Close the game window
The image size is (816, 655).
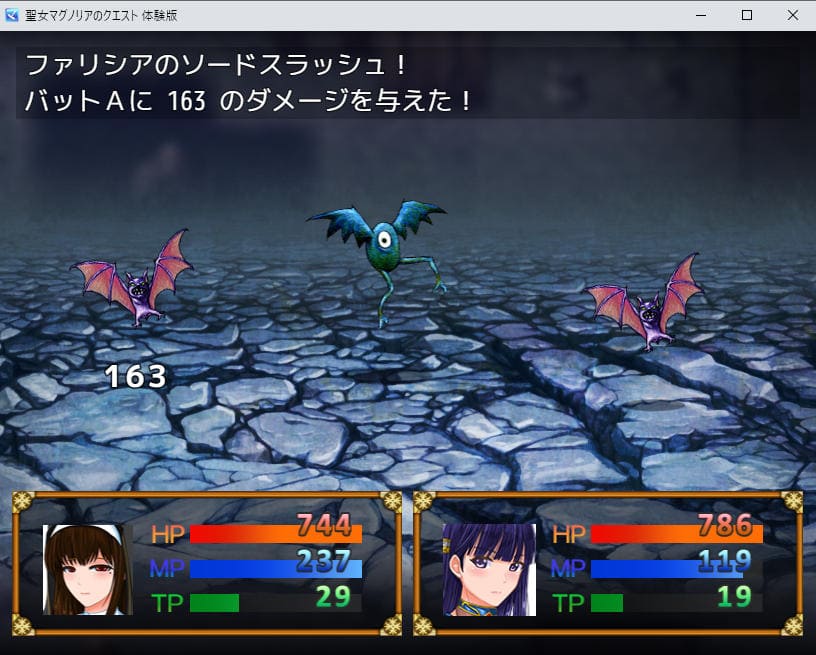coord(792,15)
